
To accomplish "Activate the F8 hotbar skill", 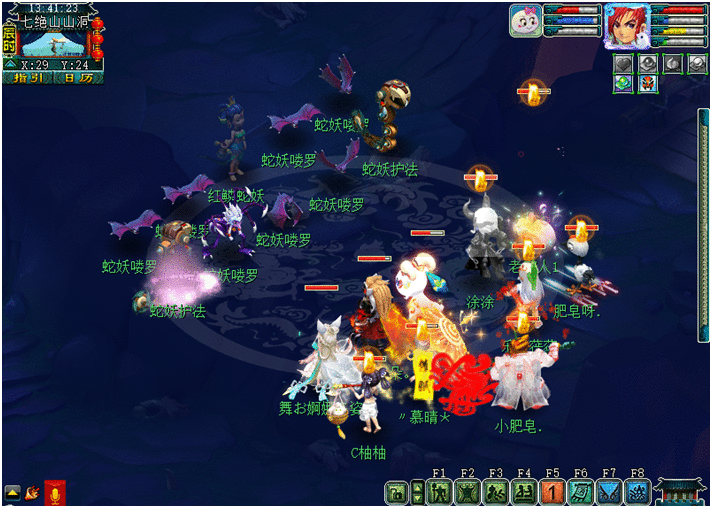I will pos(637,492).
